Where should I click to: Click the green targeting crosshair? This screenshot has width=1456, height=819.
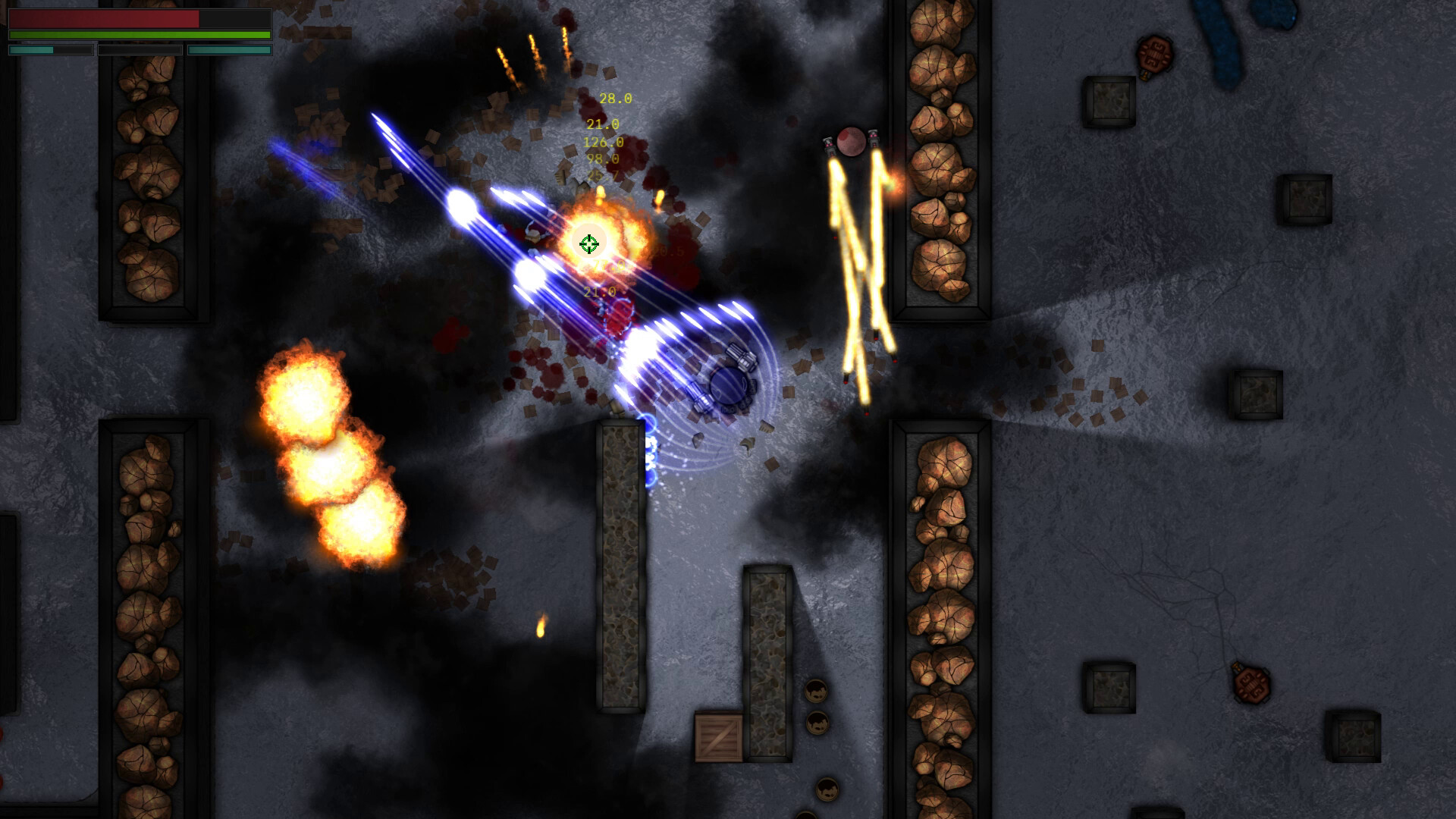click(590, 243)
